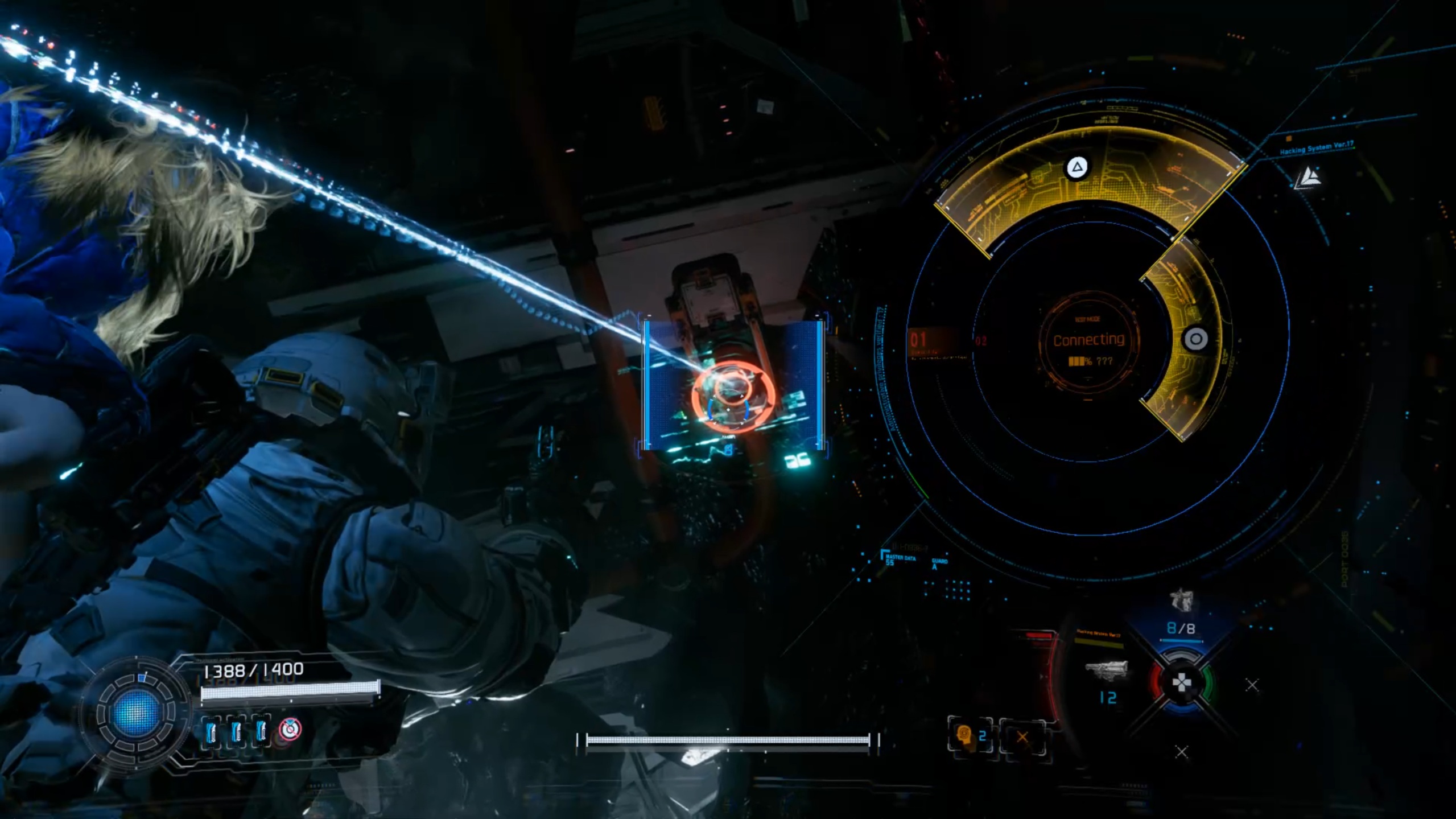Select the orange head-icon item slot
This screenshot has width=1456, height=819.
tap(964, 736)
